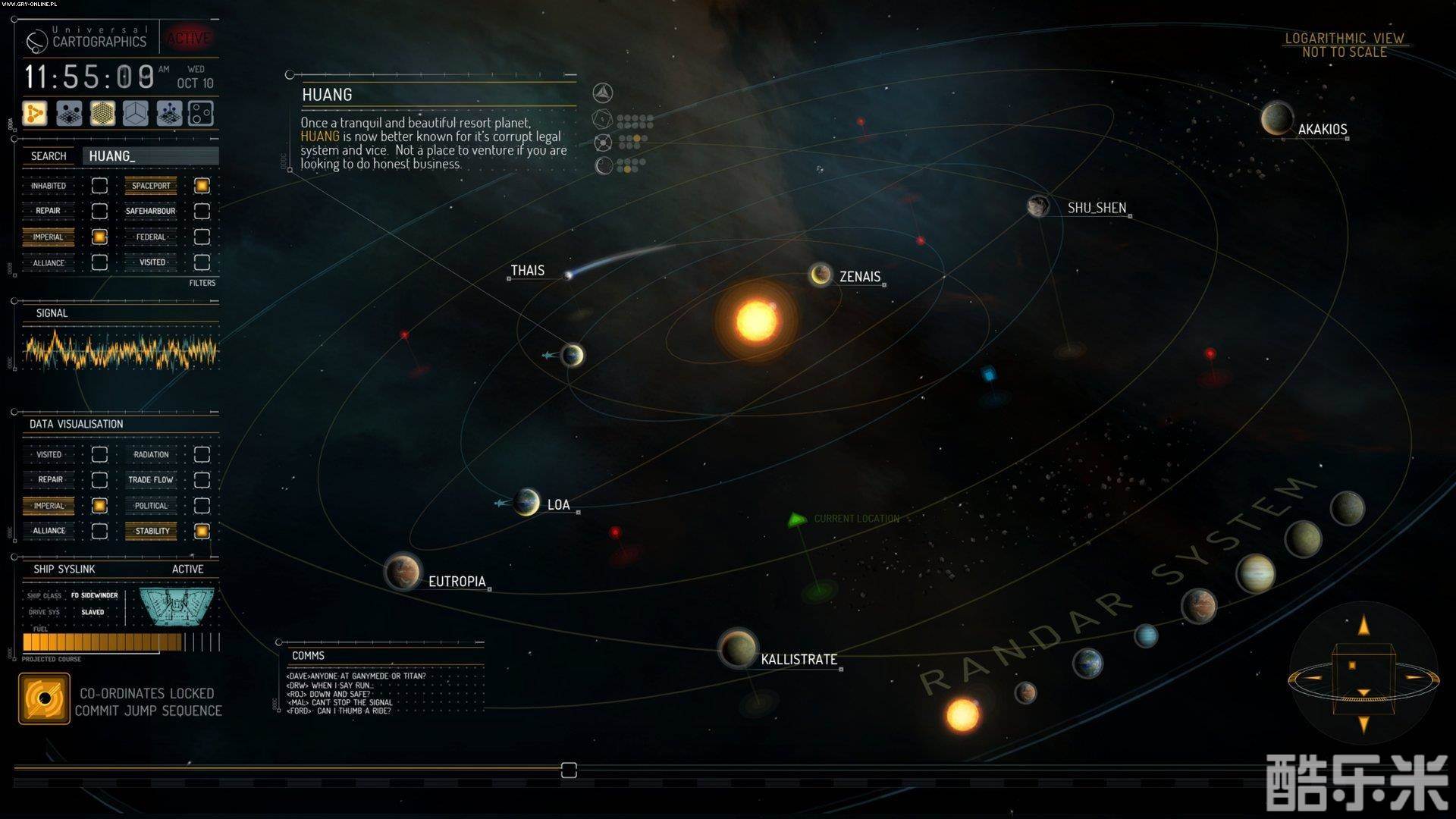Check the Political visualisation box
The height and width of the screenshot is (819, 1456).
pyautogui.click(x=202, y=506)
